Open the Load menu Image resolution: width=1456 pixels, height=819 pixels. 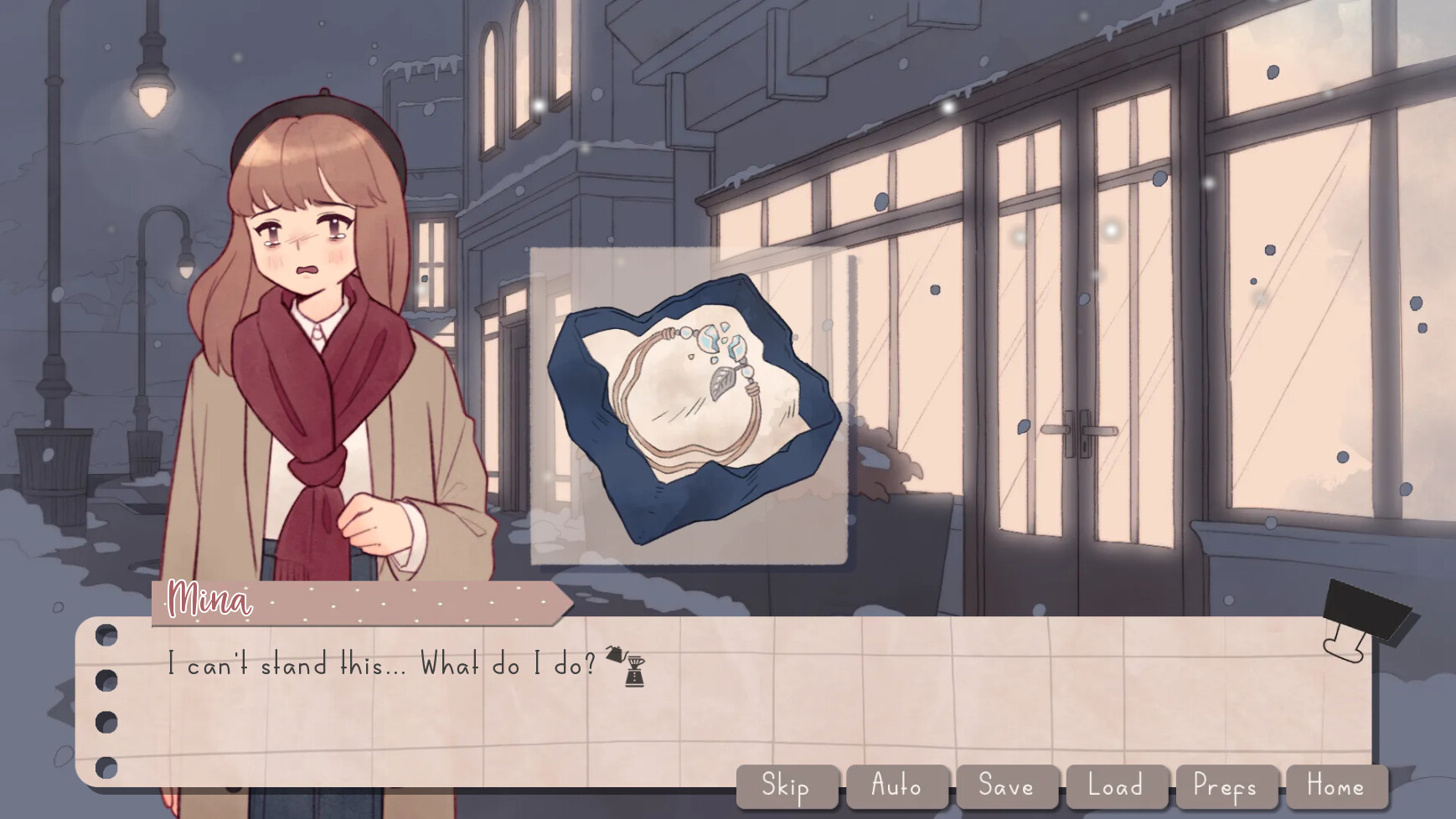tap(1116, 786)
